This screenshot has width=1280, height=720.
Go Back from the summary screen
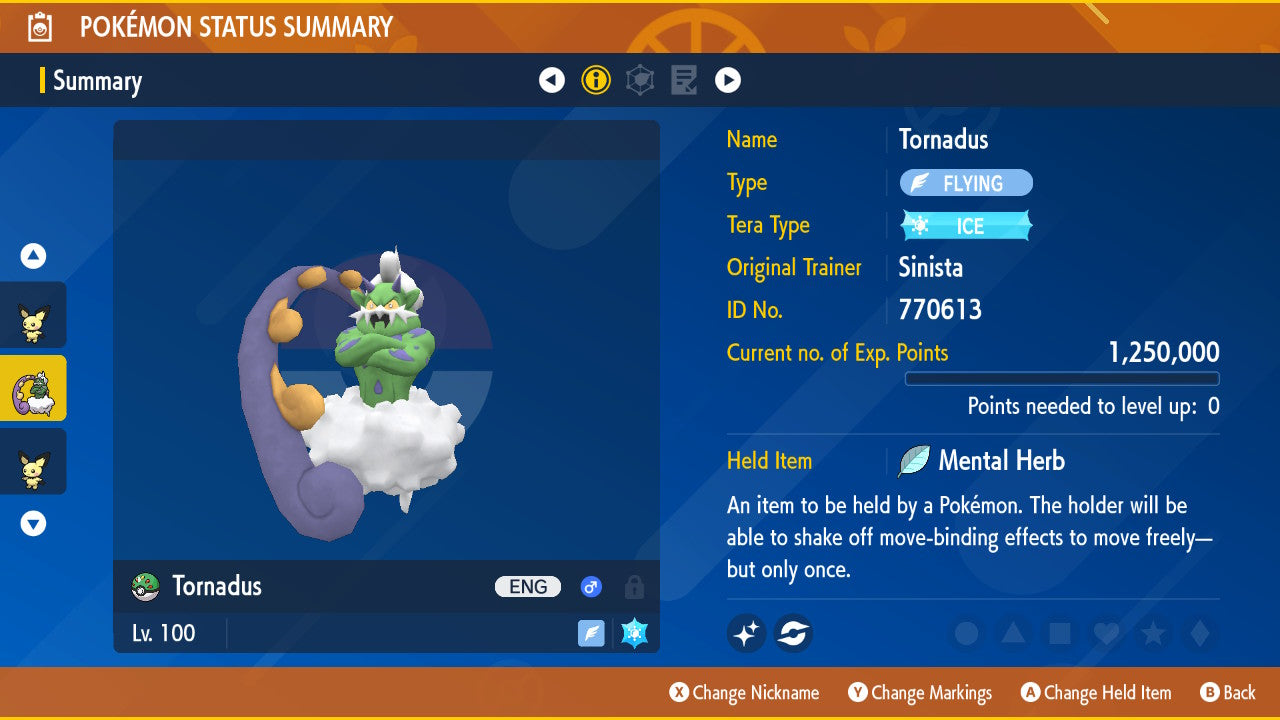pyautogui.click(x=1227, y=692)
